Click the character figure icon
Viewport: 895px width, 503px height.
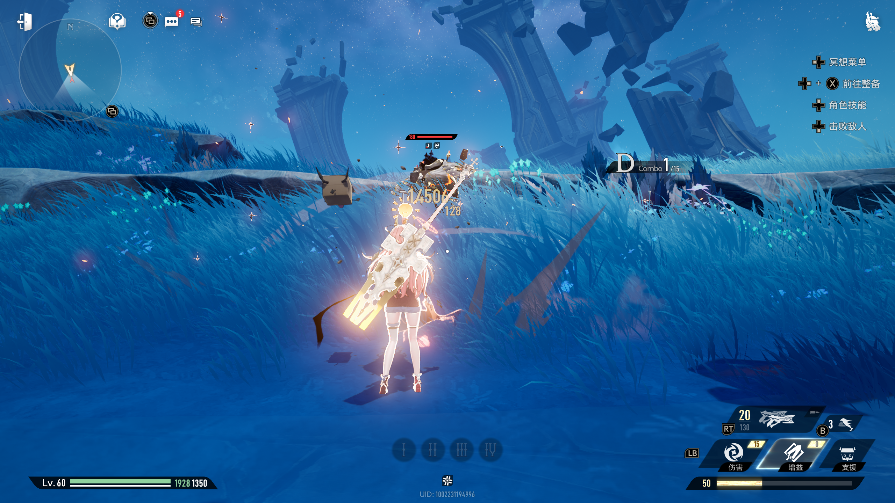871,21
